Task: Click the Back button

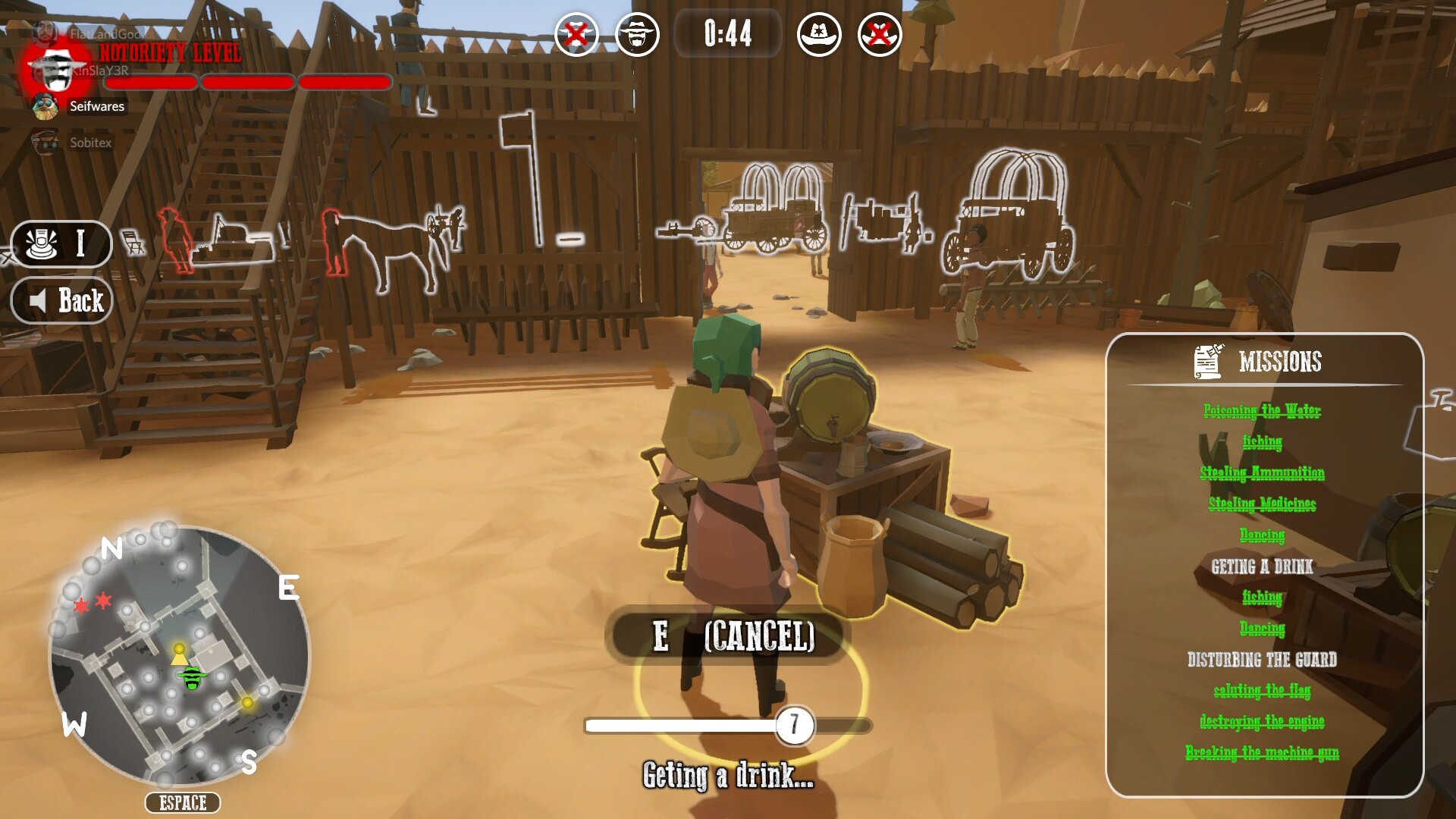Action: coord(62,300)
